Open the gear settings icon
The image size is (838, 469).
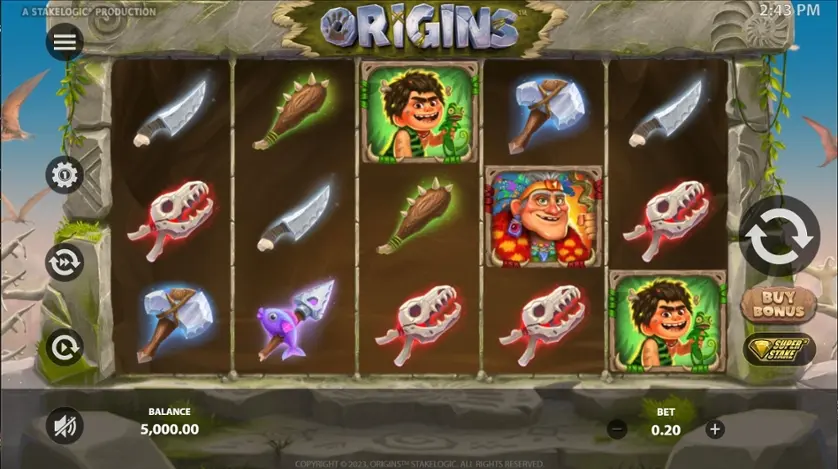pyautogui.click(x=65, y=176)
